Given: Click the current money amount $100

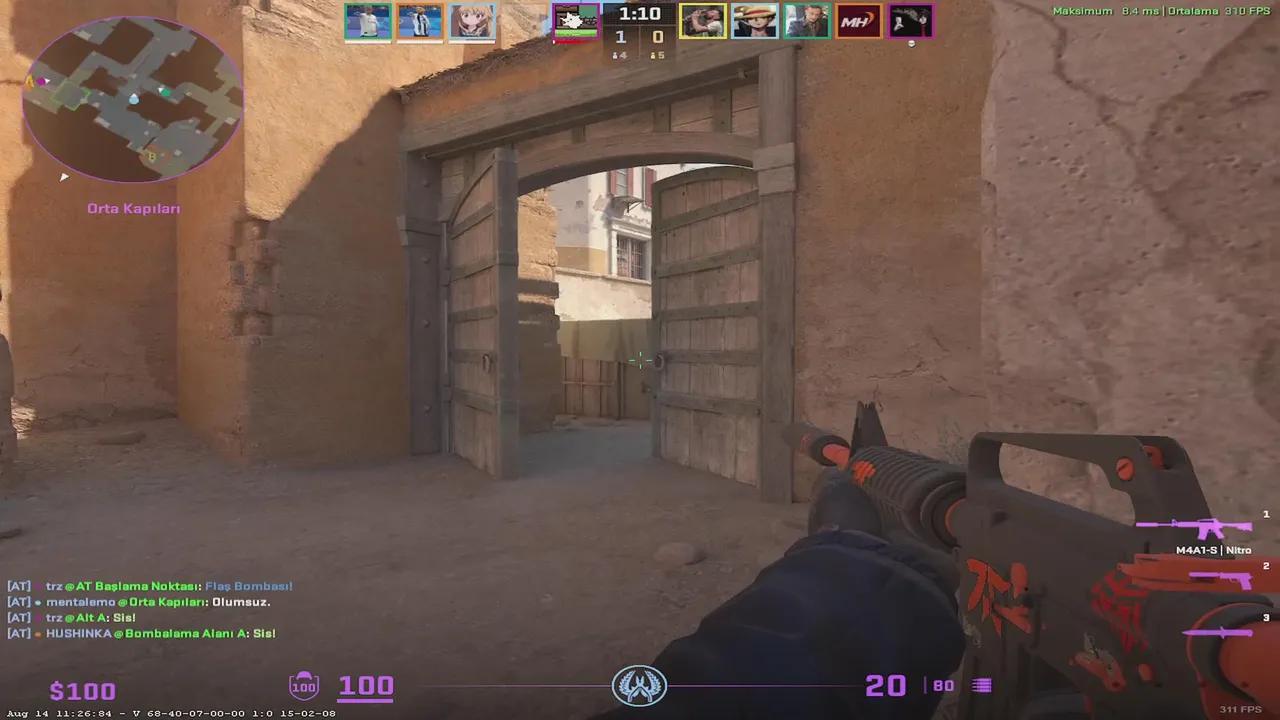Looking at the screenshot, I should tap(82, 690).
